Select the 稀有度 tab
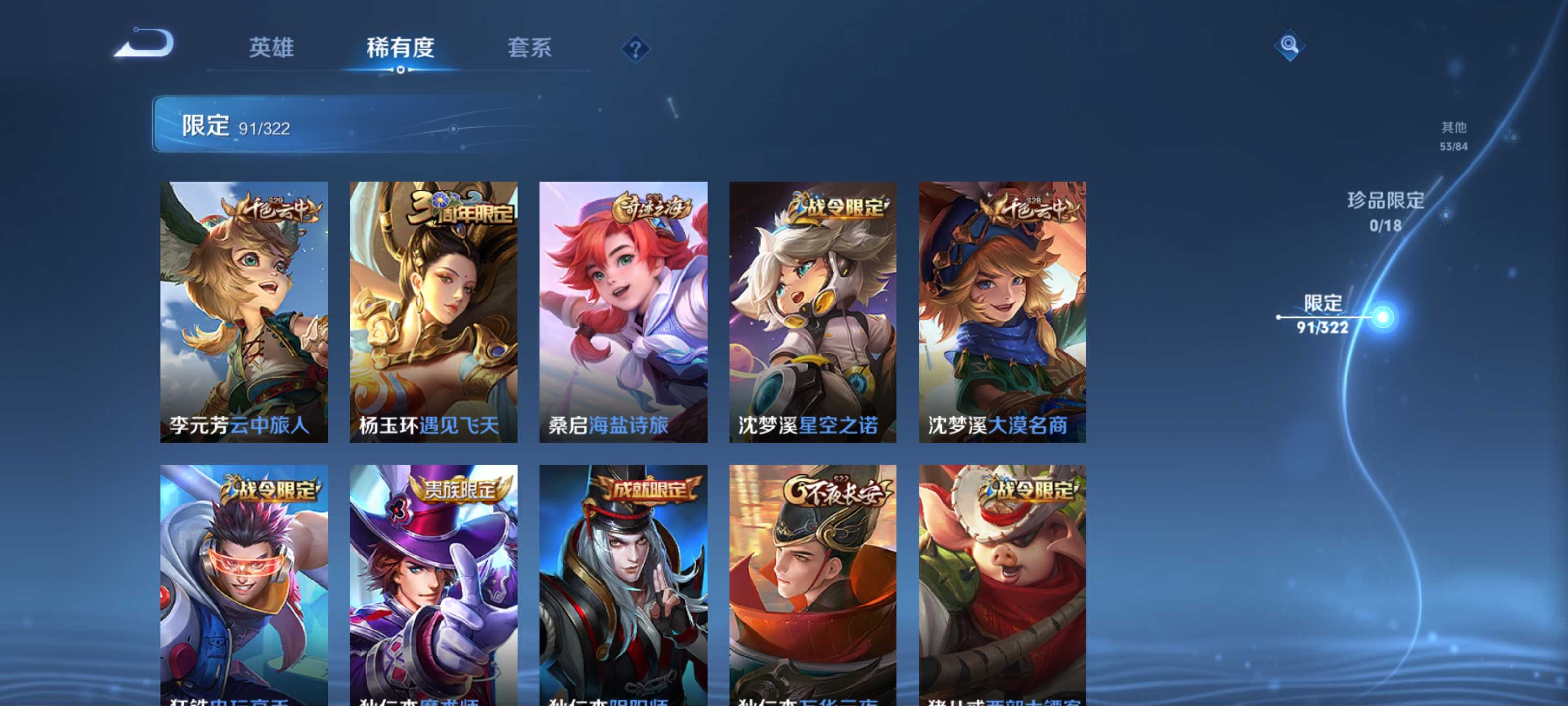Screen dimensions: 1568x706 [400, 48]
